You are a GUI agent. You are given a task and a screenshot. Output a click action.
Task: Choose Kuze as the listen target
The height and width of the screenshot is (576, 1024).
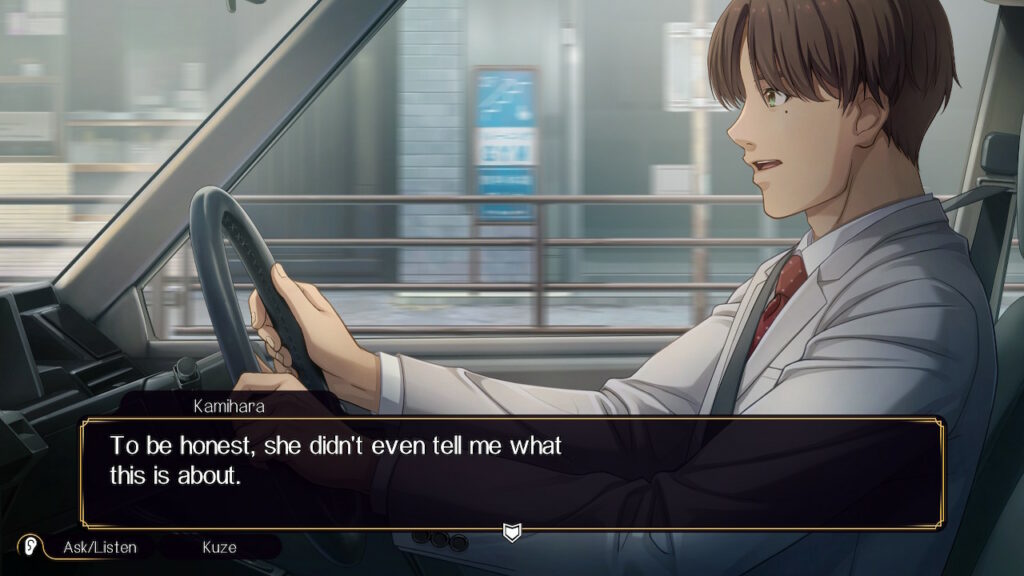[219, 547]
